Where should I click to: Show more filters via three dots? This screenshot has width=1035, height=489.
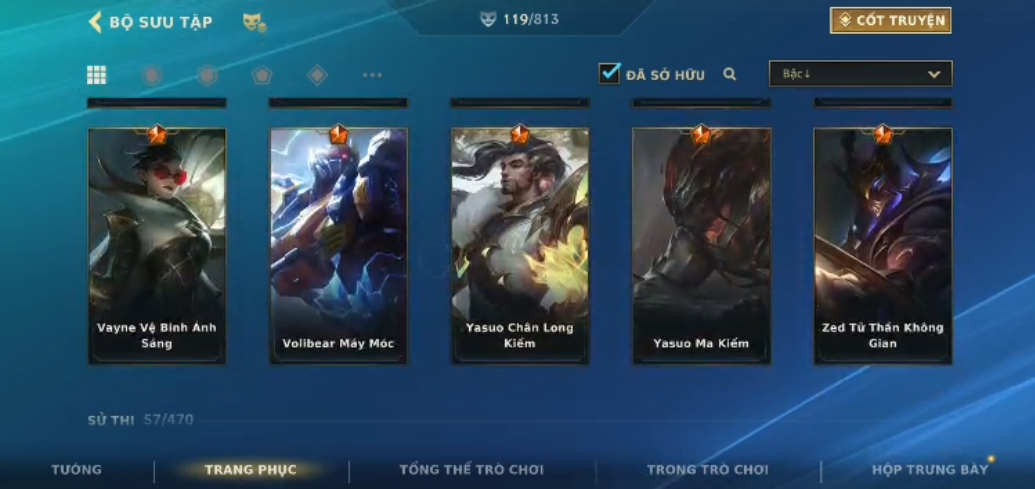click(372, 75)
